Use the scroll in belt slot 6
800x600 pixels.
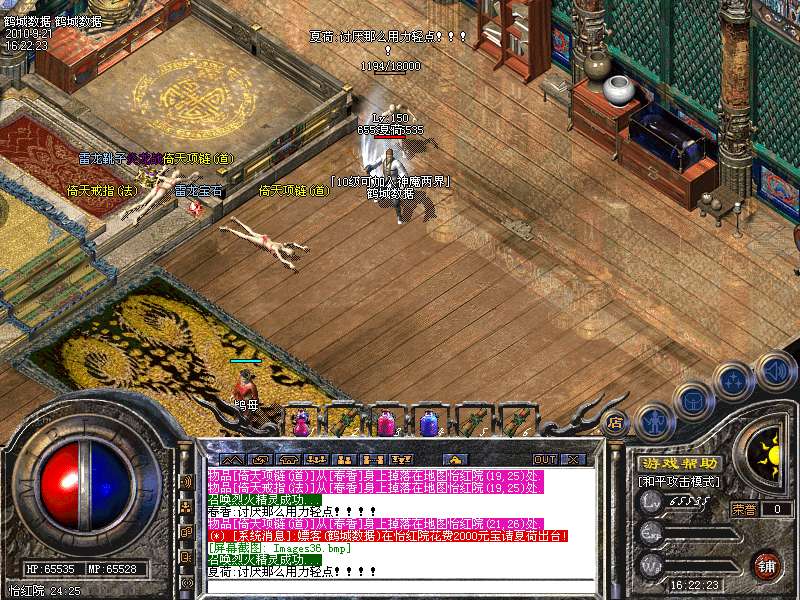(x=515, y=422)
